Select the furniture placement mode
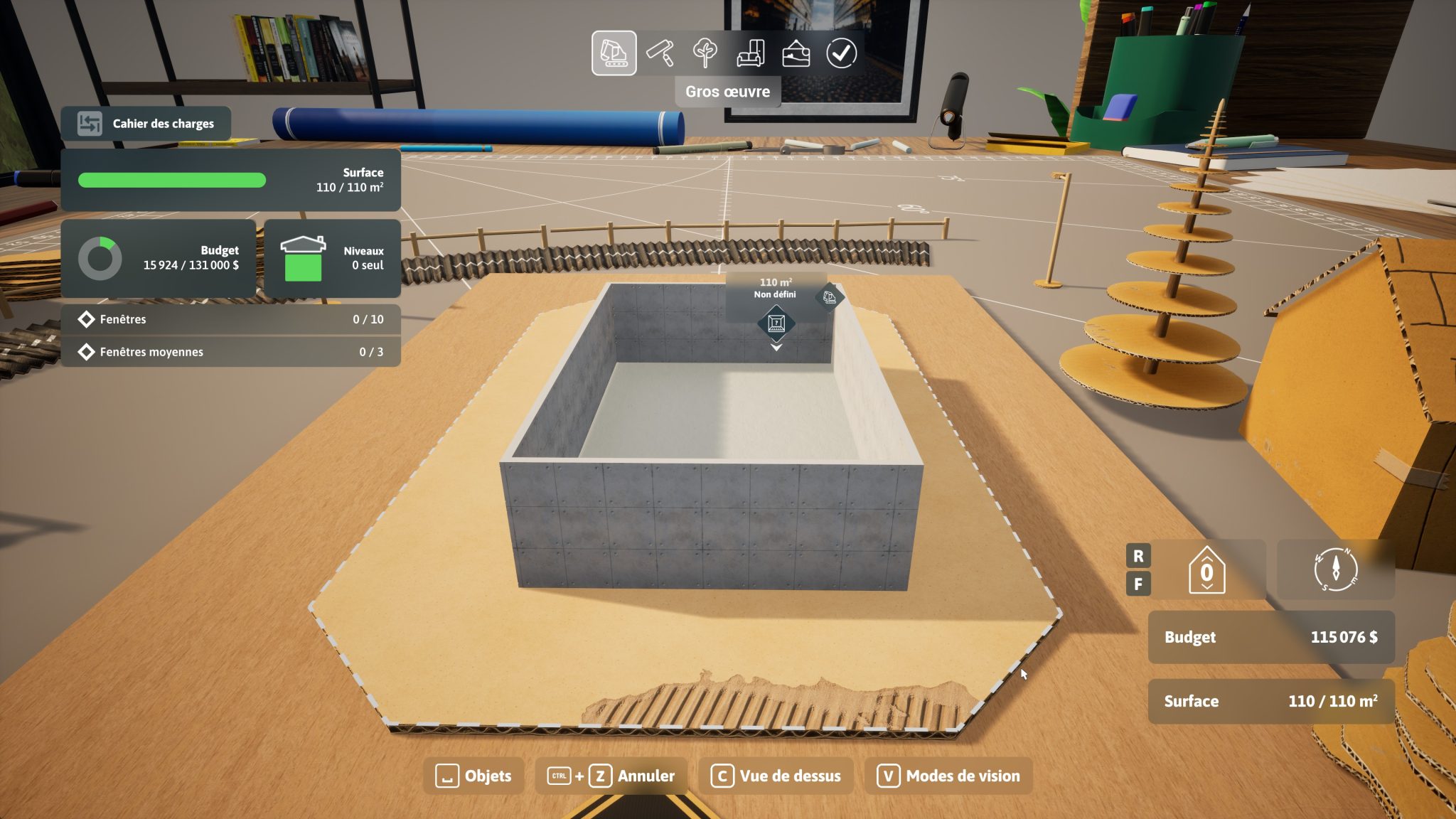Image resolution: width=1456 pixels, height=819 pixels. pos(753,53)
